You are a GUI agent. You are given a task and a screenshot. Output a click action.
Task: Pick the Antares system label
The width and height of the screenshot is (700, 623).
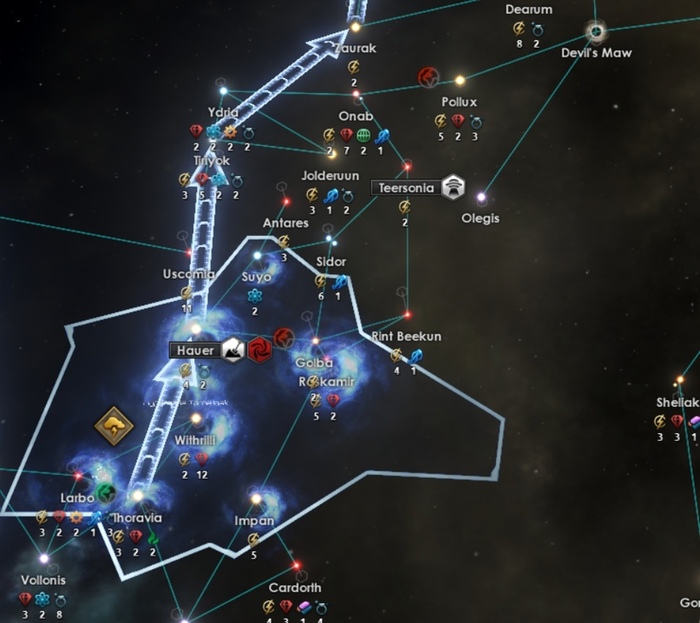[x=285, y=222]
